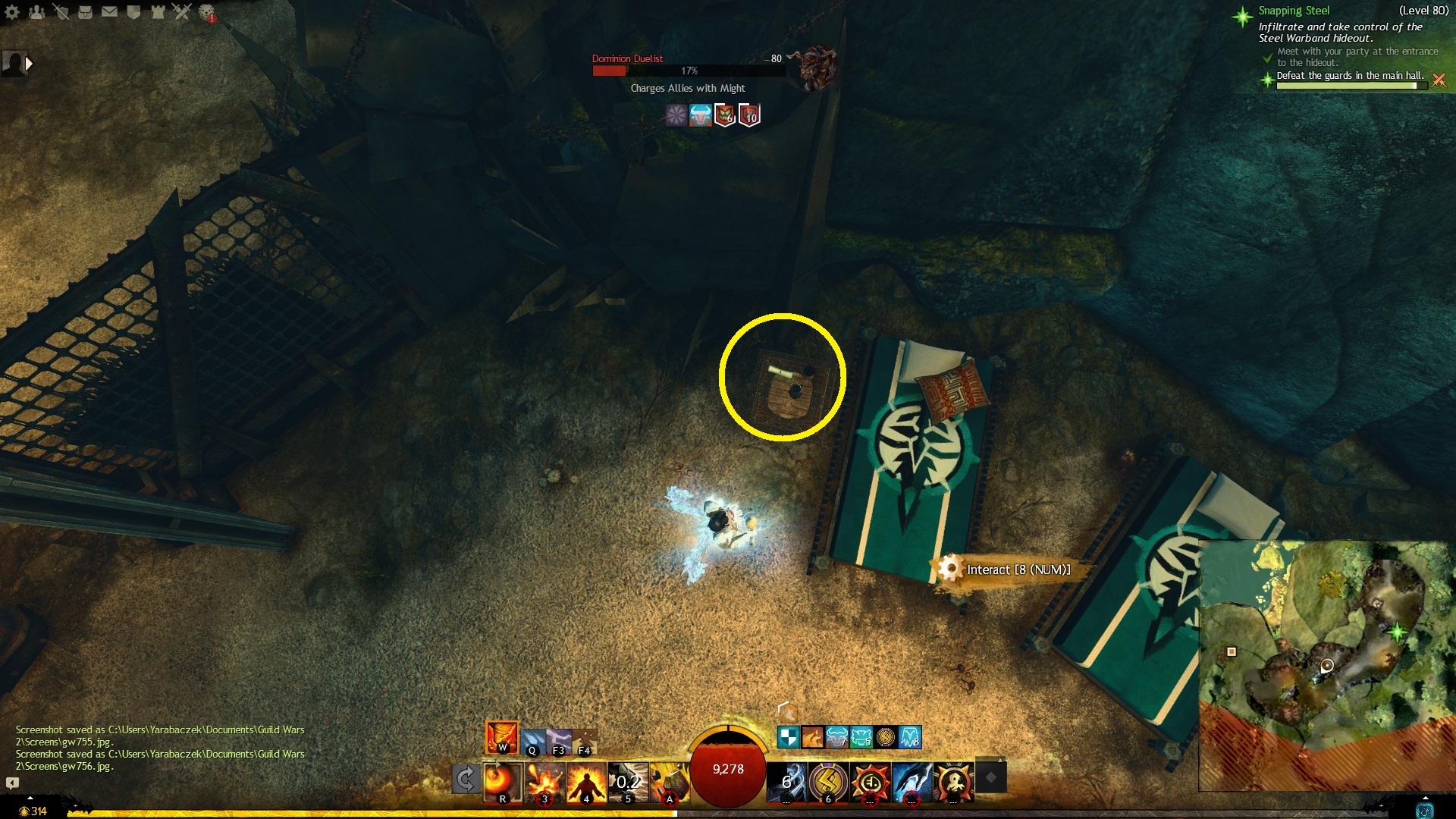1456x819 pixels.
Task: Open the Black Lion lion-head icon
Action: pyautogui.click(x=206, y=12)
